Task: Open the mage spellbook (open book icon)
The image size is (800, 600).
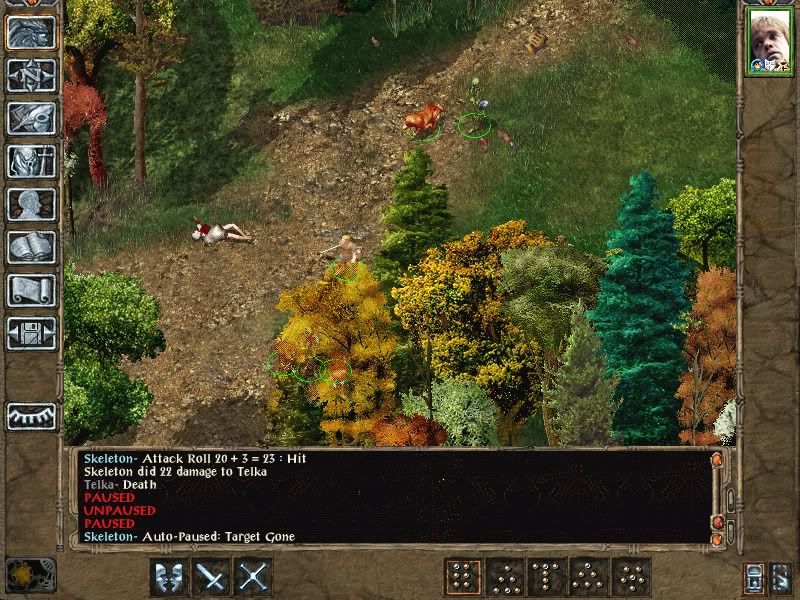Action: click(x=31, y=247)
